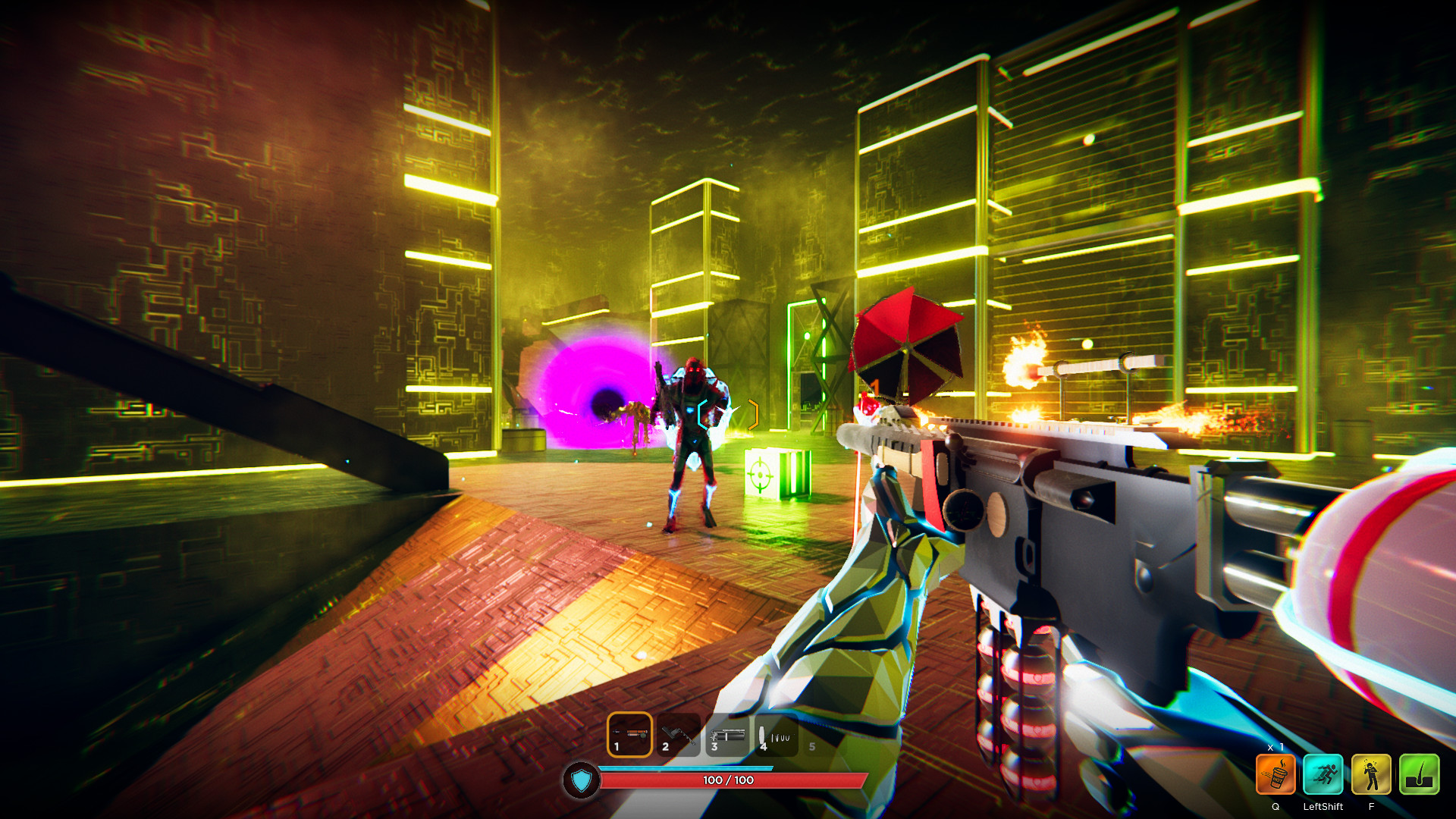
Task: Trigger the yellow dodge ability (F)
Action: pyautogui.click(x=1370, y=773)
